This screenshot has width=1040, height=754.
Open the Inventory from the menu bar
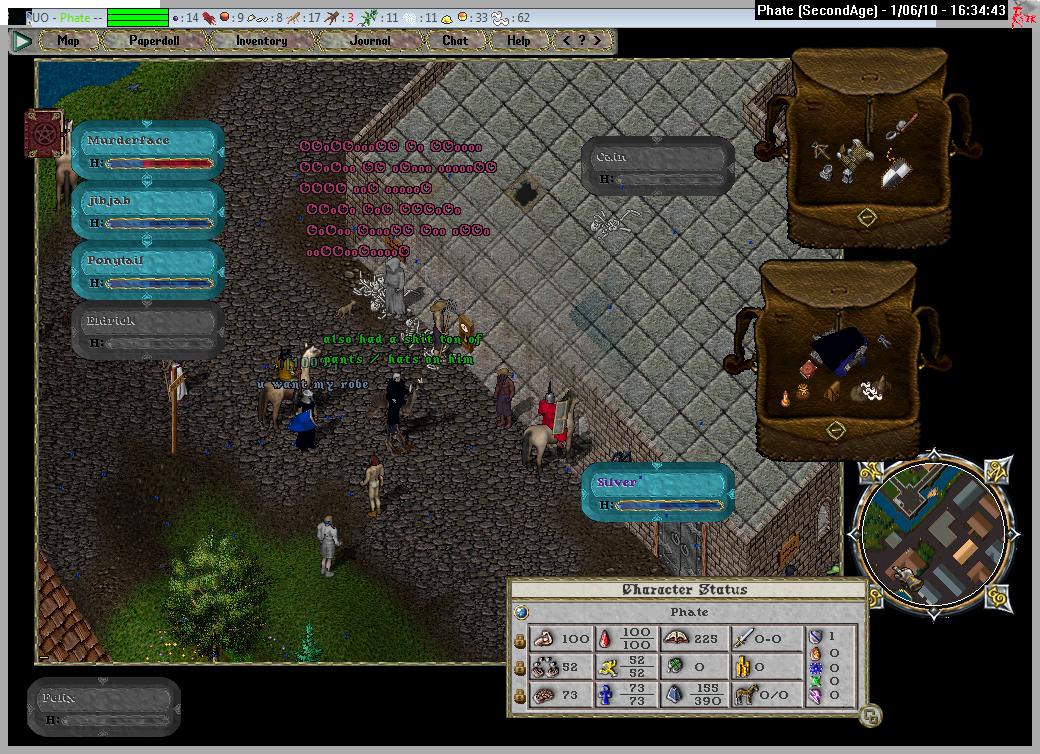261,41
